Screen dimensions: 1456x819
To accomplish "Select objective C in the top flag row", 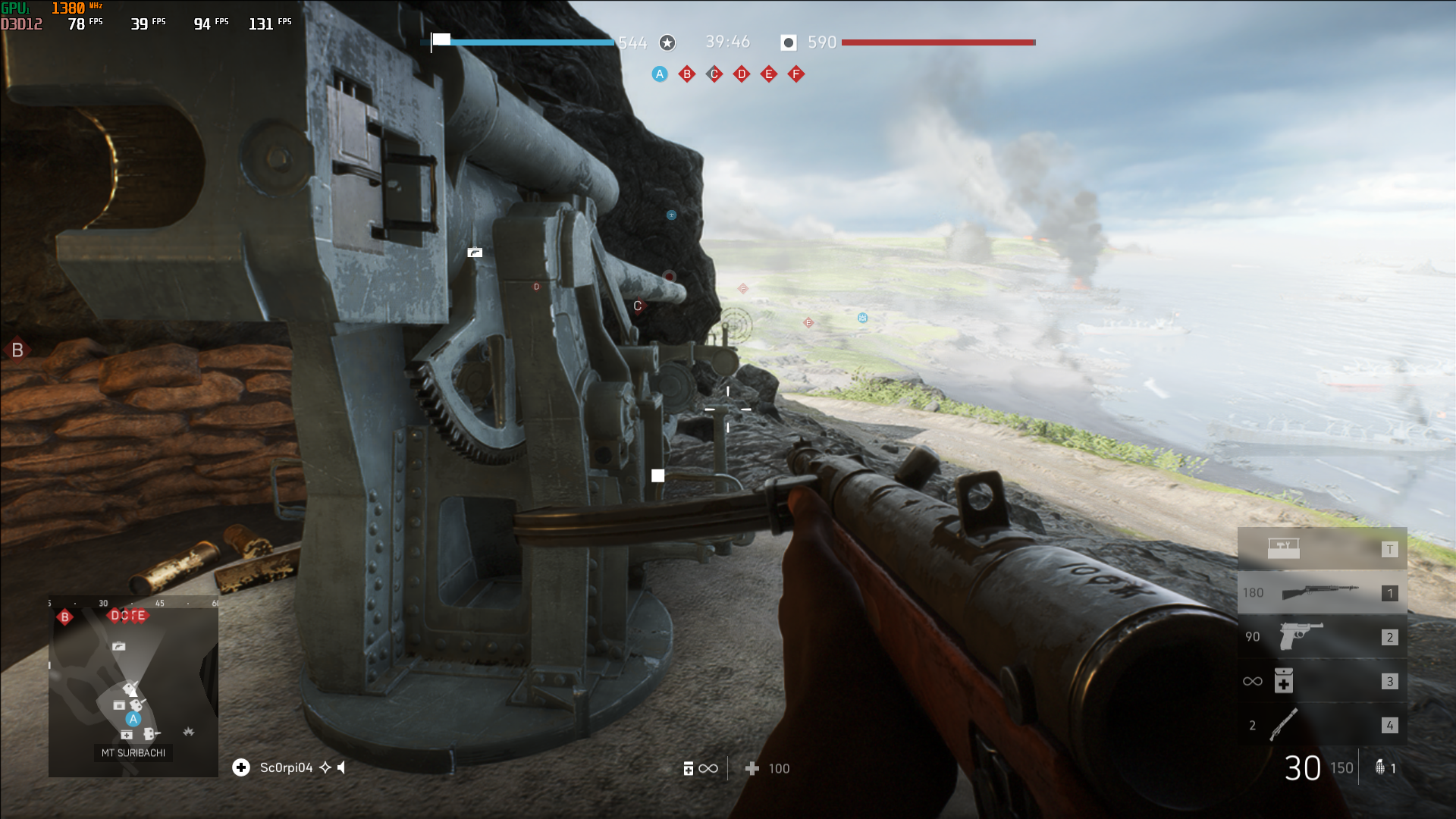I will click(714, 74).
